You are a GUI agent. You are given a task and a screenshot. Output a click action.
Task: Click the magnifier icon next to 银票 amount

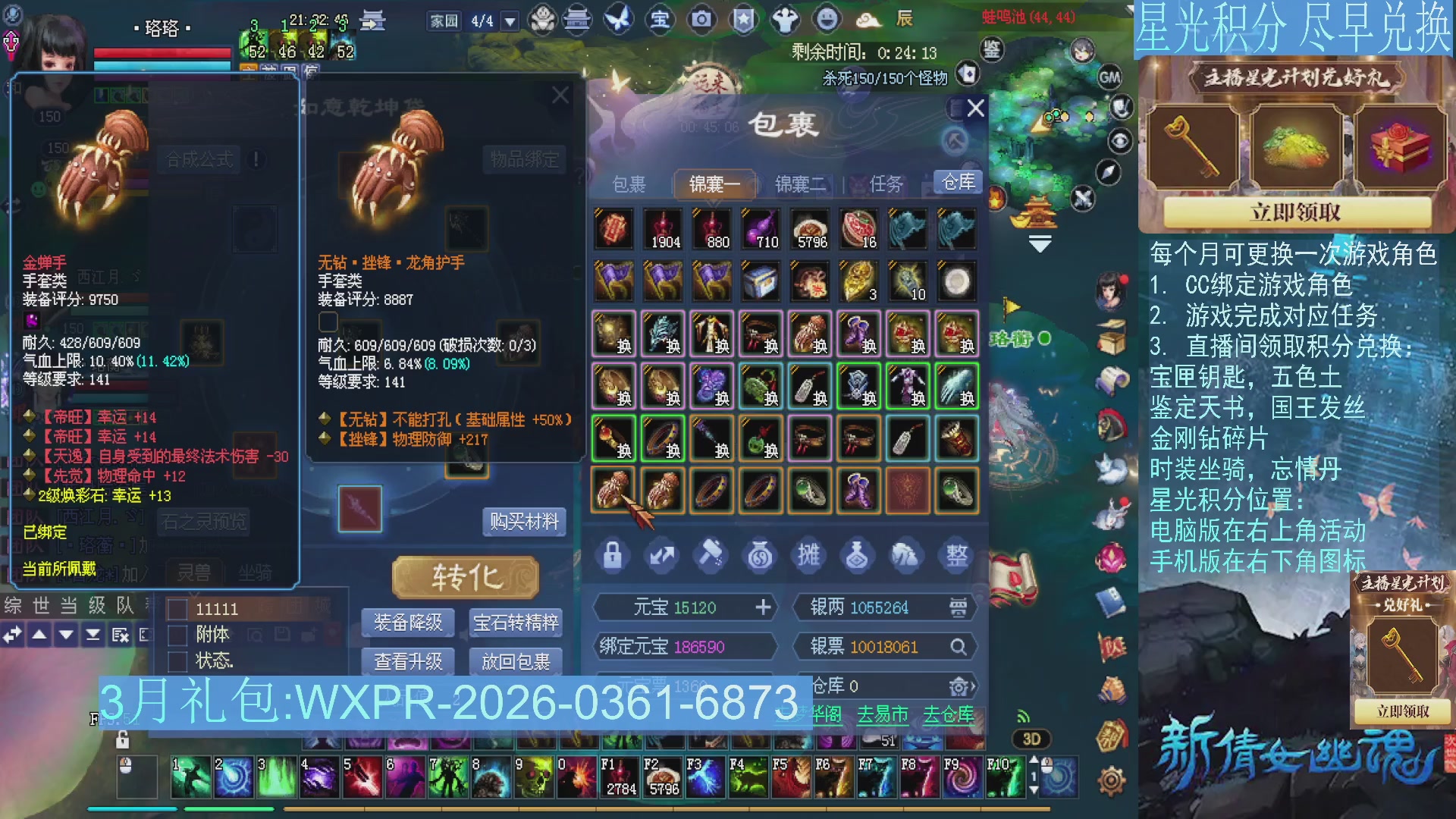[959, 647]
